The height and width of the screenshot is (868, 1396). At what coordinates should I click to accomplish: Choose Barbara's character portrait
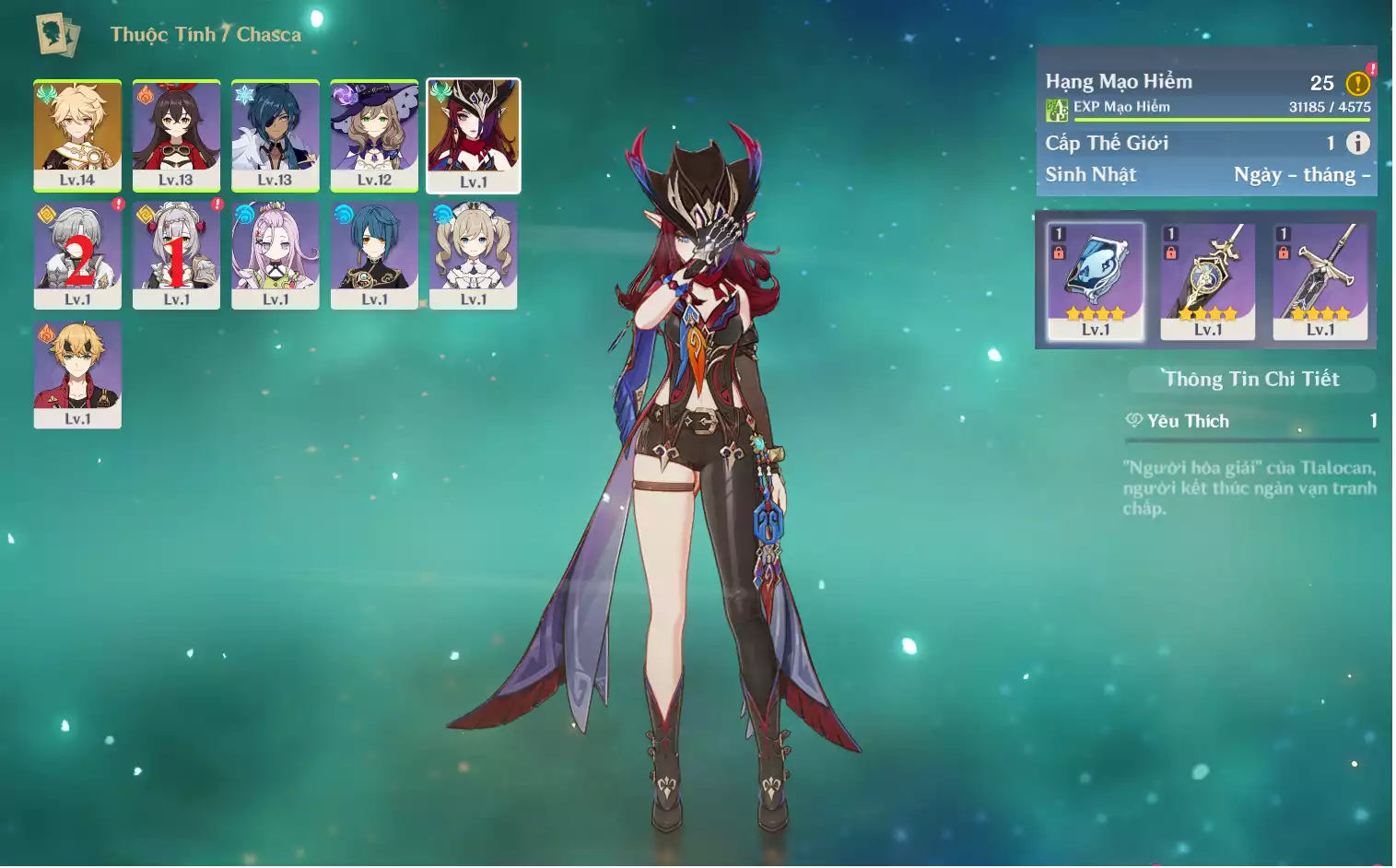(474, 255)
